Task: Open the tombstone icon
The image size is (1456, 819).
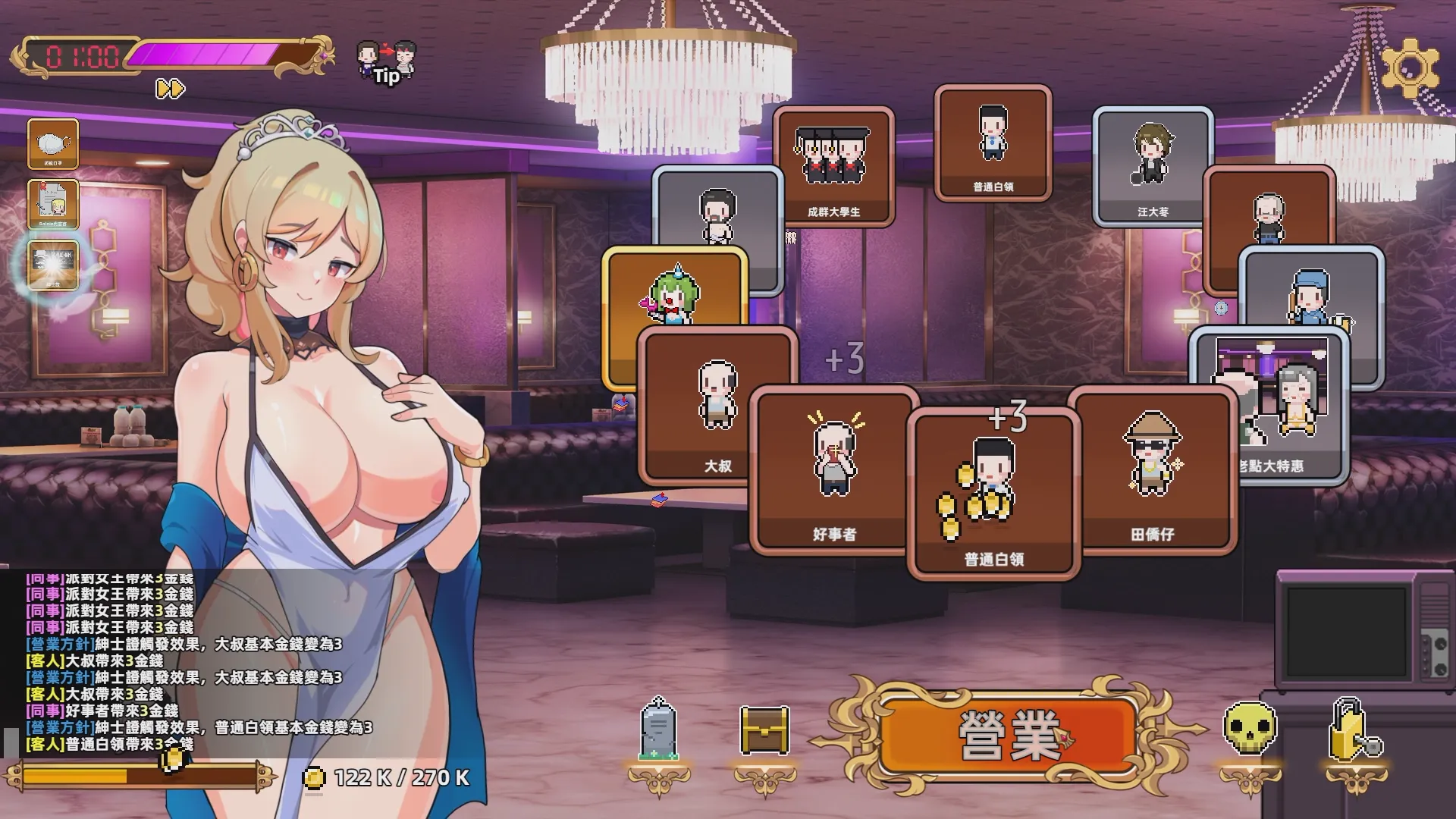Action: [658, 730]
